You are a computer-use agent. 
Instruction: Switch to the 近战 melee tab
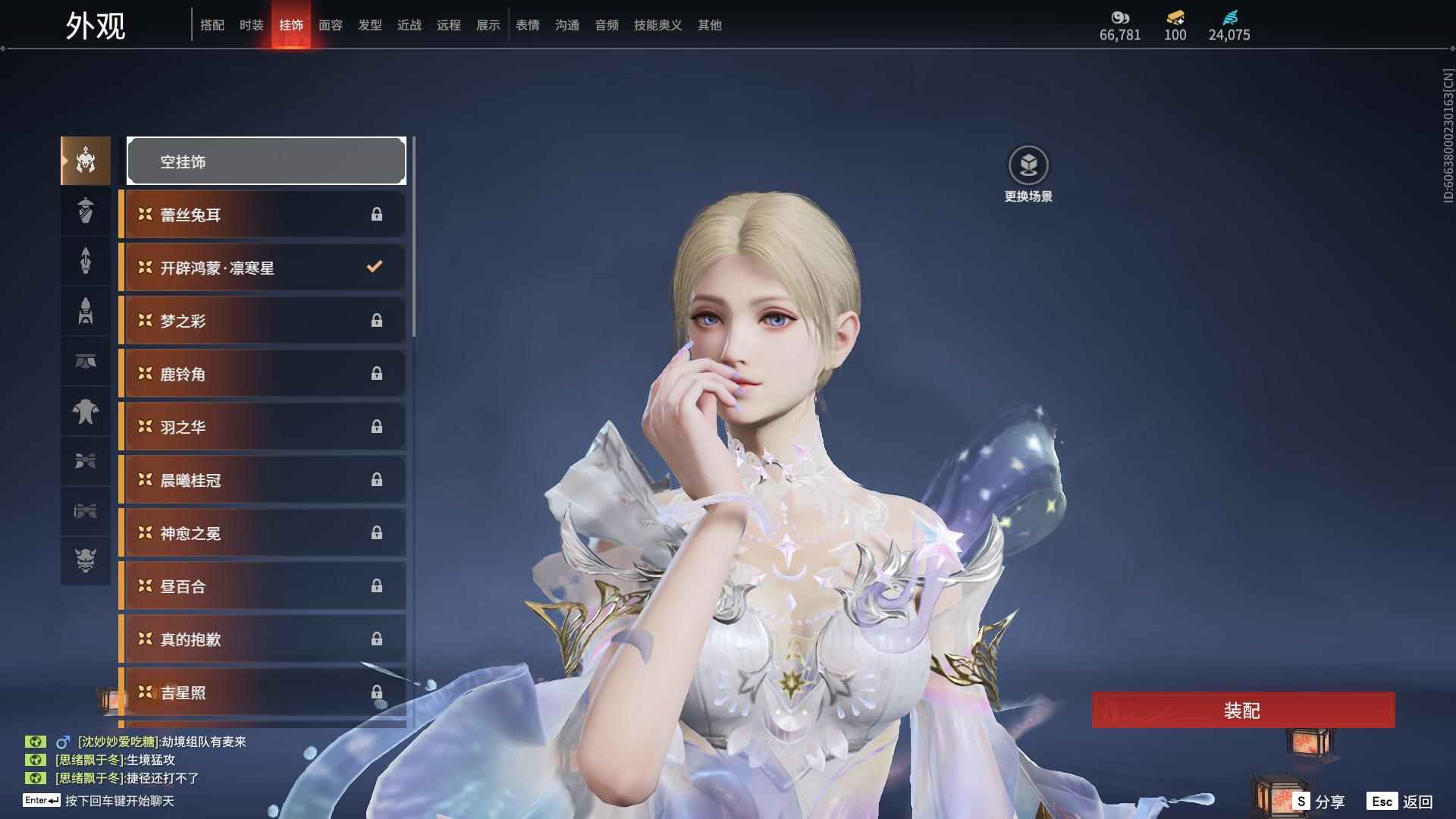(x=409, y=25)
